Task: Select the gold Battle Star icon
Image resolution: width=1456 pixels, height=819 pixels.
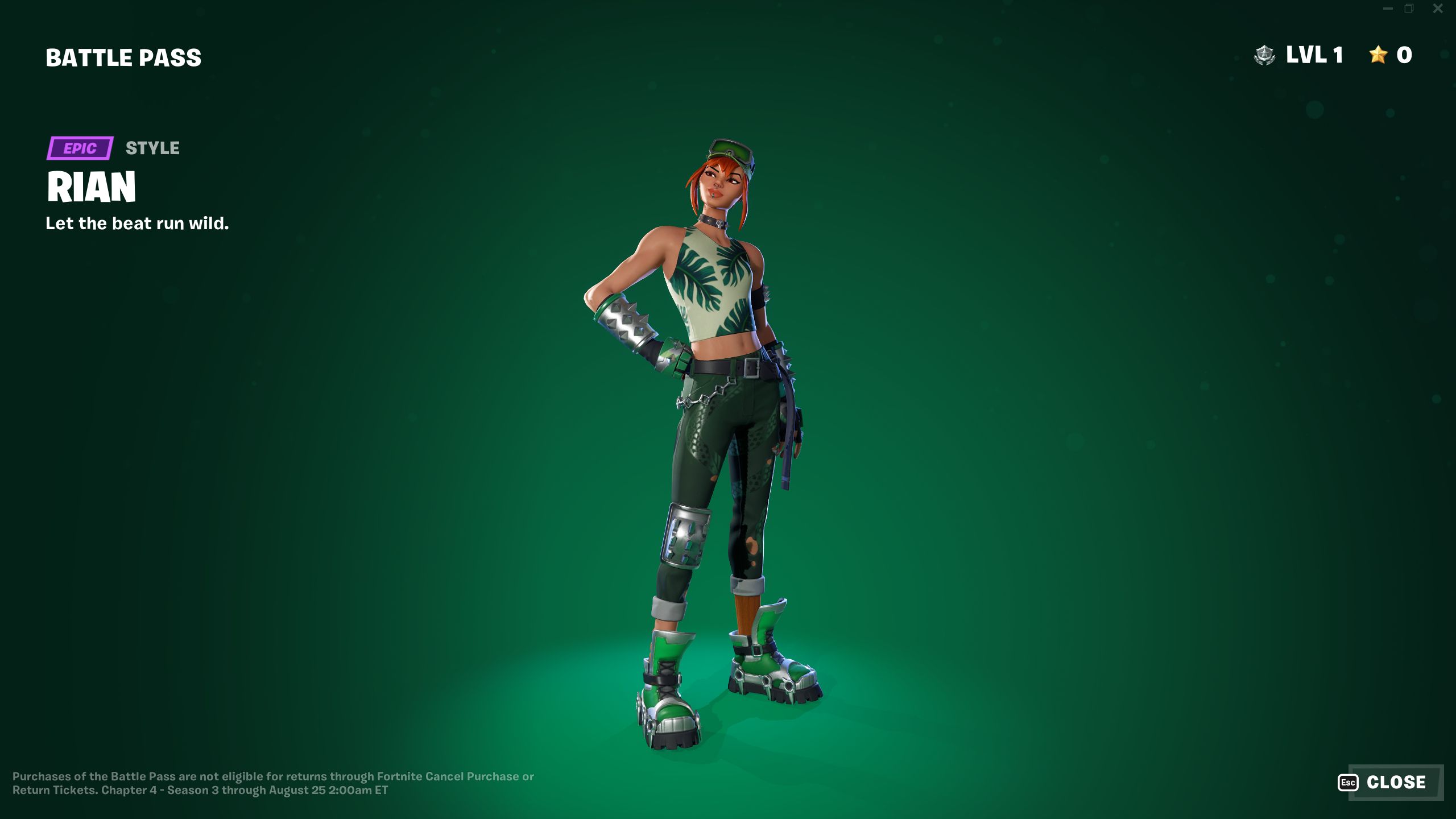Action: pyautogui.click(x=1377, y=55)
